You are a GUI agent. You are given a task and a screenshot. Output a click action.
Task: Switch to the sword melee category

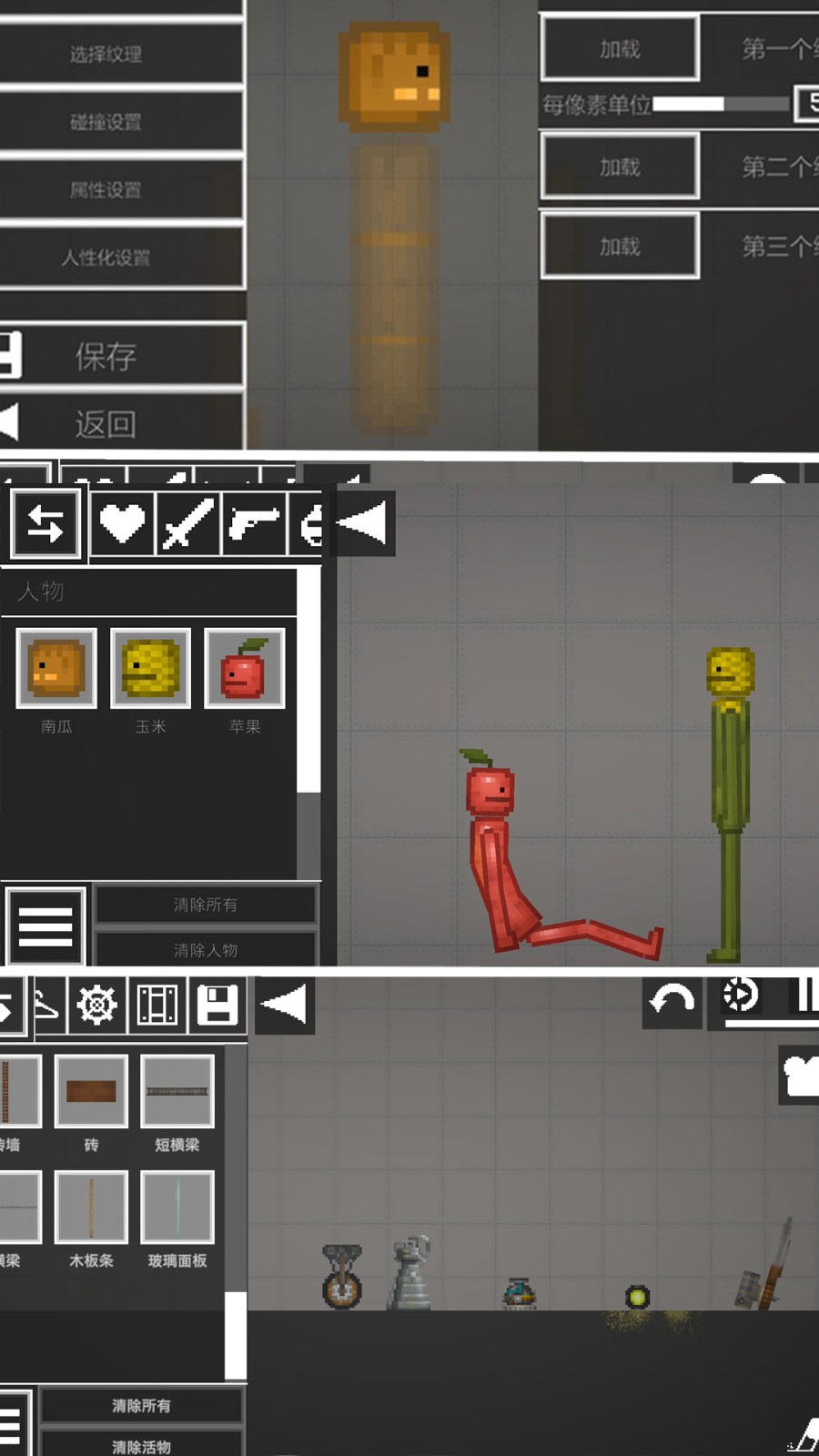(187, 523)
